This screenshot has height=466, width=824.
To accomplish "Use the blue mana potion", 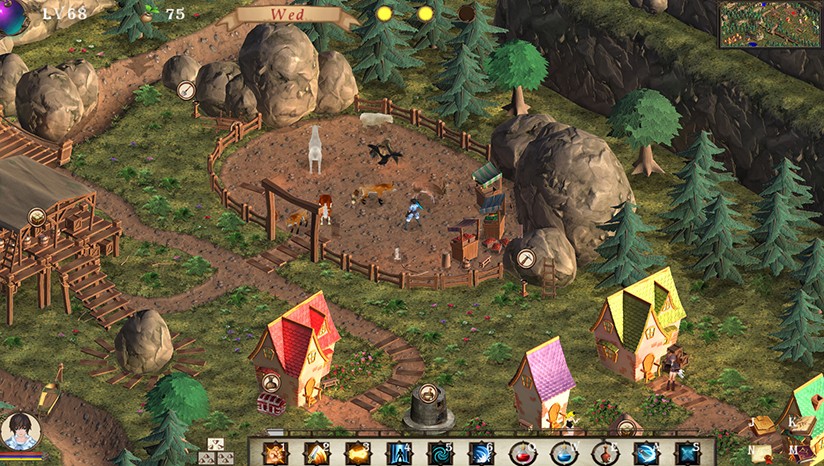I will click(x=564, y=453).
